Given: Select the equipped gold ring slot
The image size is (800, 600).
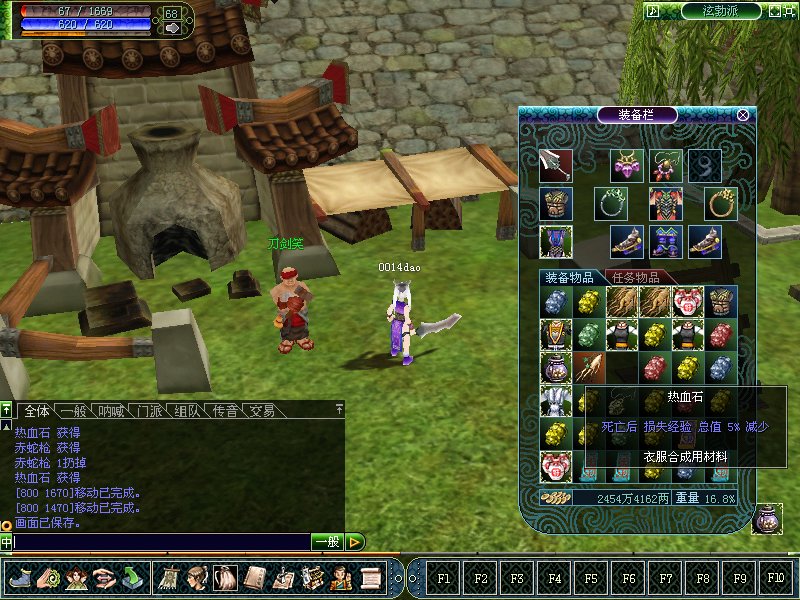Looking at the screenshot, I should click(x=721, y=204).
